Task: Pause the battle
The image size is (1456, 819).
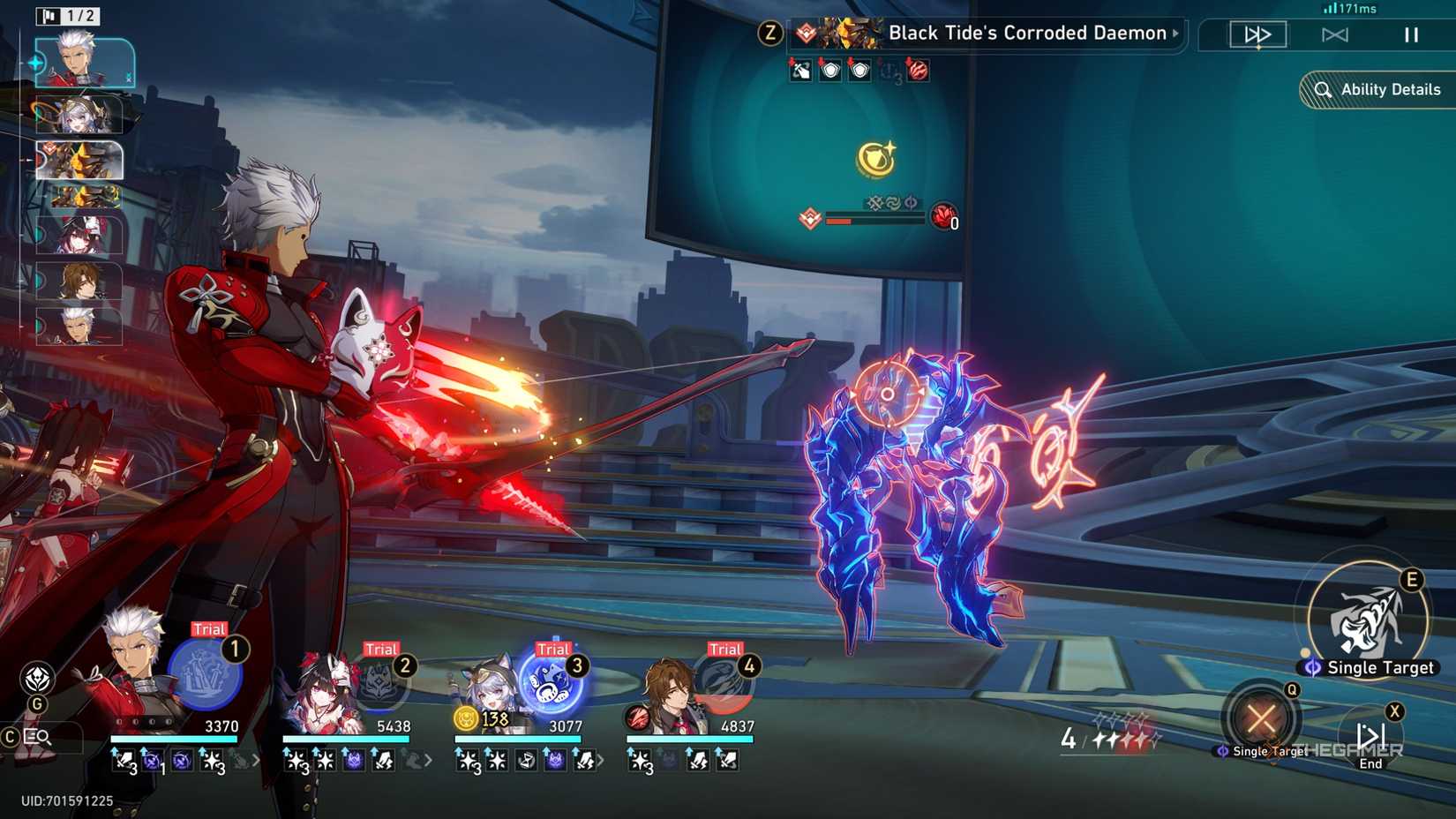Action: (1411, 34)
